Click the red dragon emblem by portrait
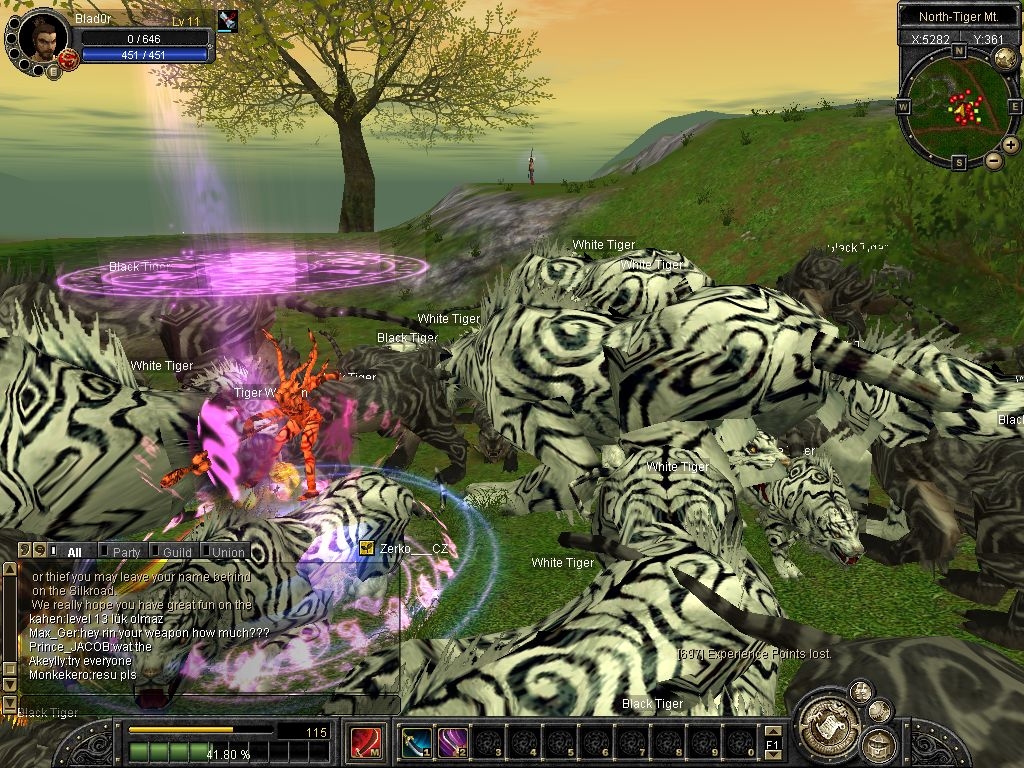 [68, 59]
